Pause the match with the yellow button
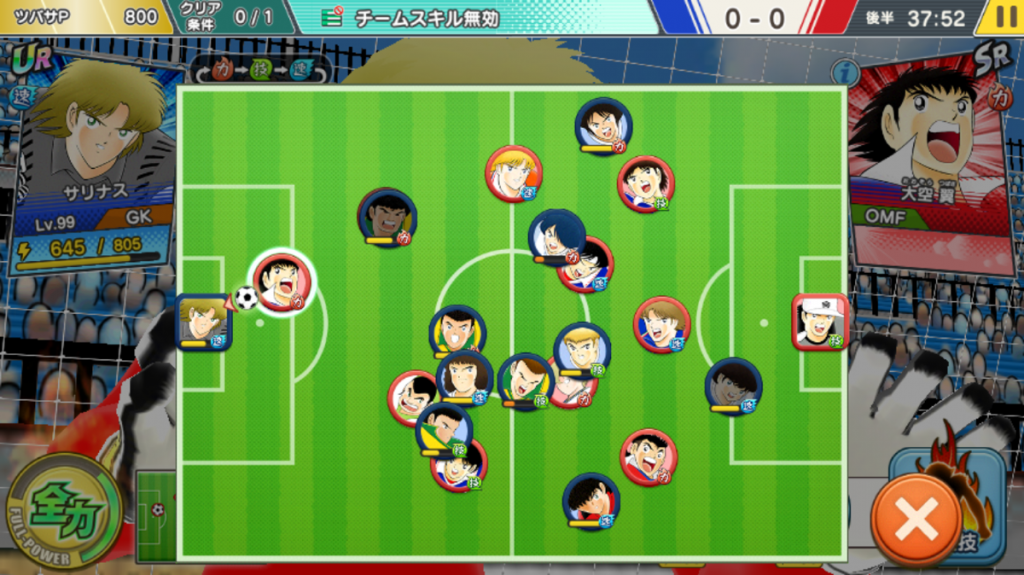 click(1004, 18)
